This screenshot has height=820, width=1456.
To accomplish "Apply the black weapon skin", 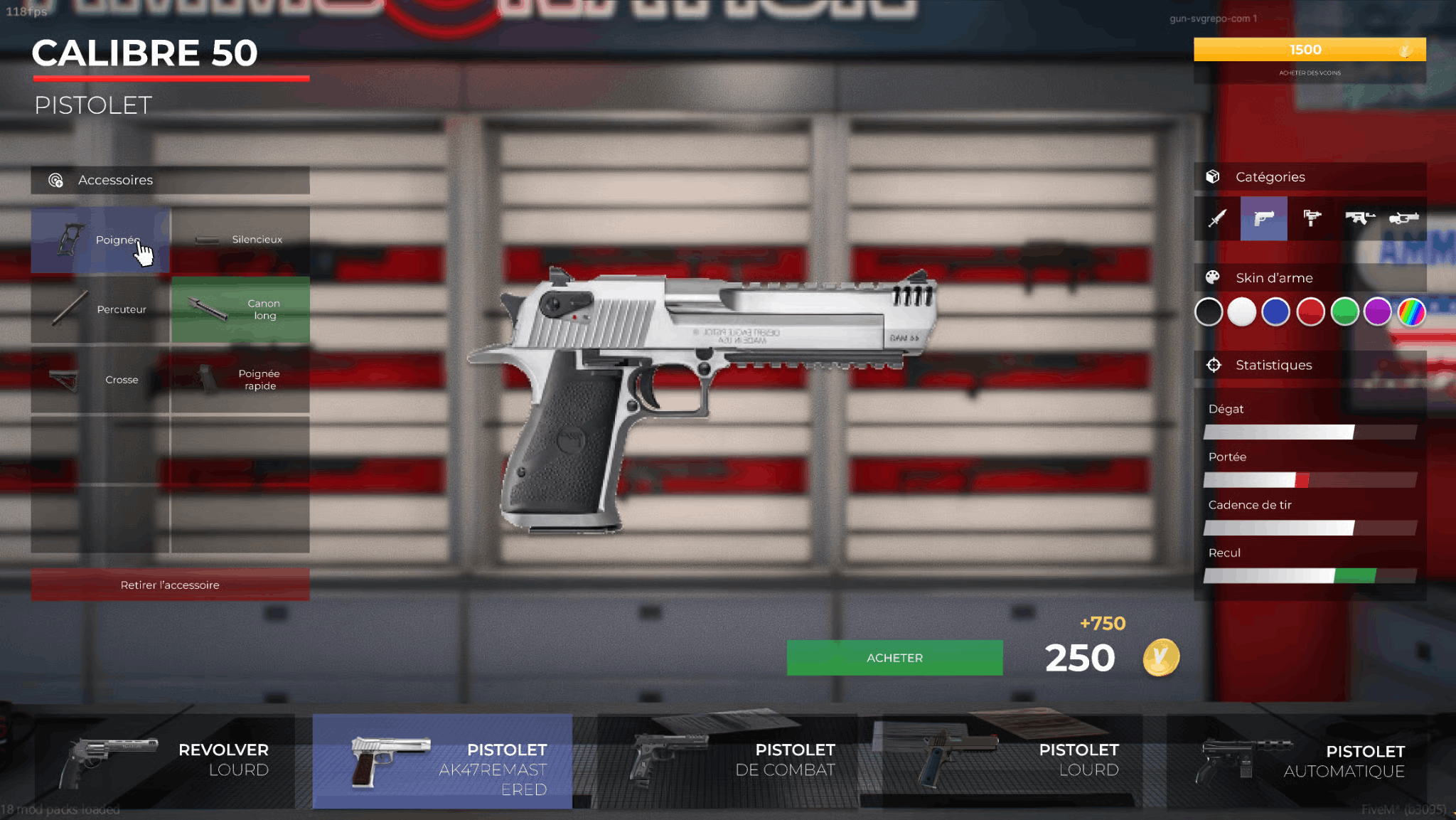I will 1208,312.
